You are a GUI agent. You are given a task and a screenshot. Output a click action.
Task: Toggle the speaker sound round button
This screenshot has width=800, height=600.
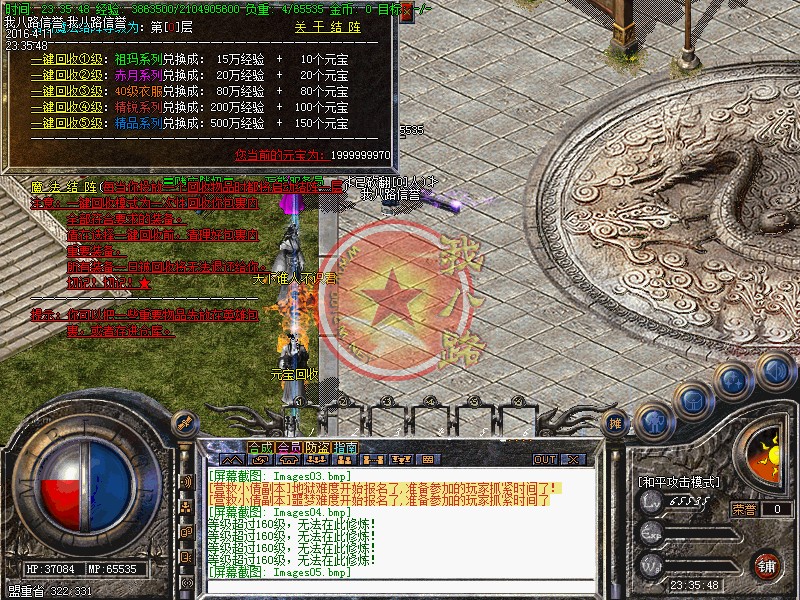pos(773,372)
